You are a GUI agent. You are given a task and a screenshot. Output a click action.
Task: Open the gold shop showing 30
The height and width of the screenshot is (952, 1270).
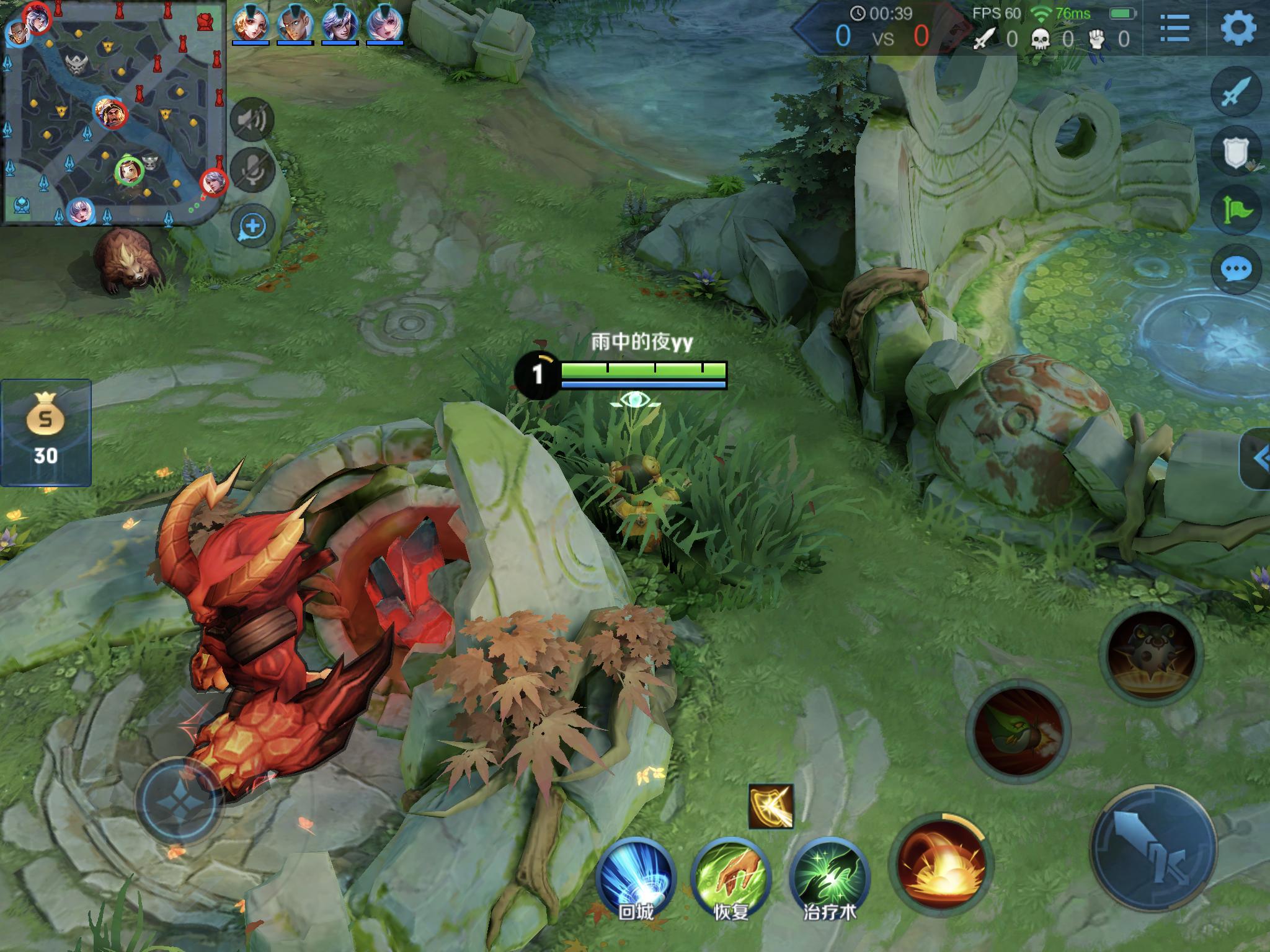(x=46, y=432)
